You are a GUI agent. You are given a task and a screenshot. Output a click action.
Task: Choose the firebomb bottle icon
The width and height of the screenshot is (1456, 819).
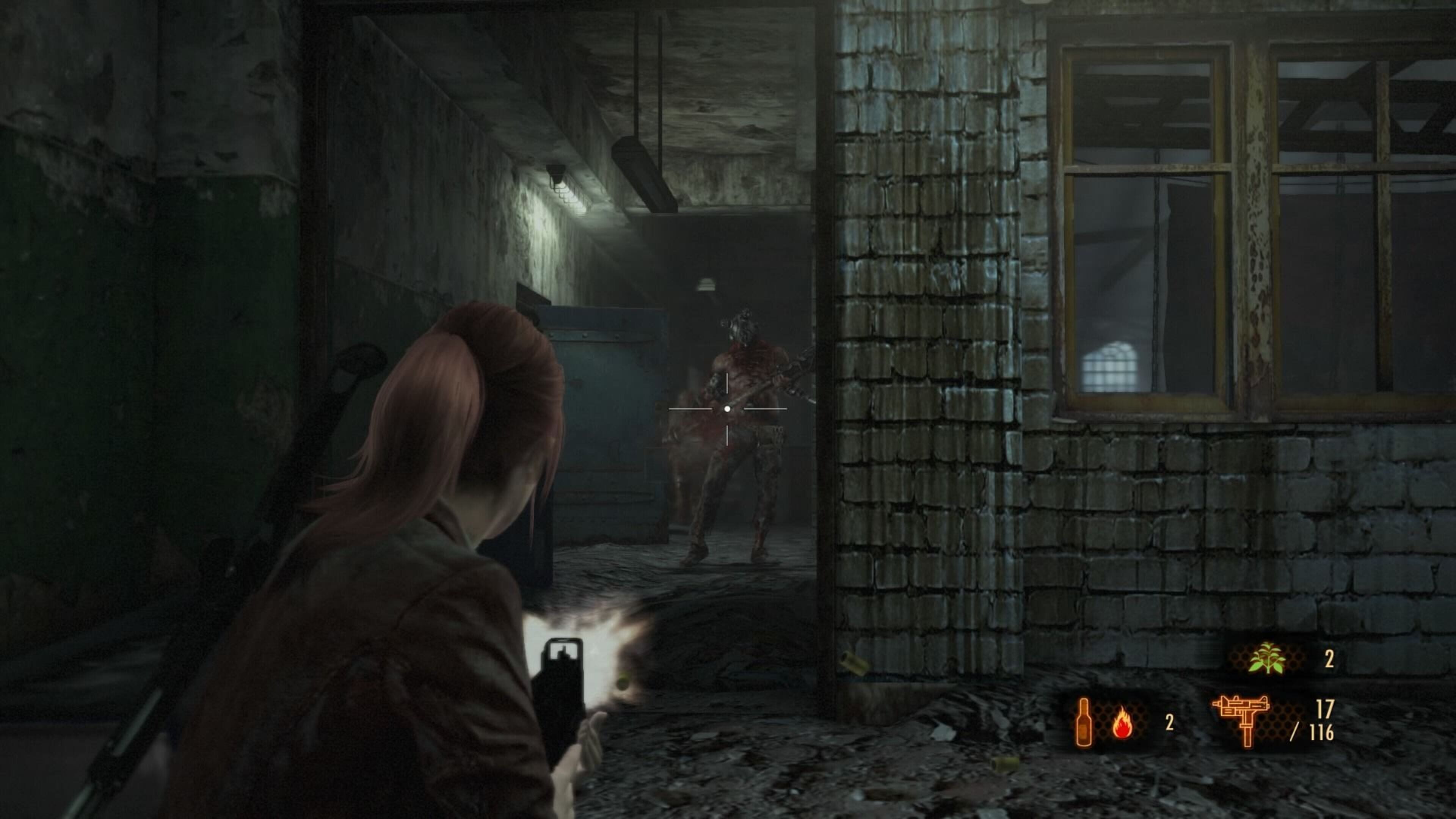click(x=1084, y=722)
